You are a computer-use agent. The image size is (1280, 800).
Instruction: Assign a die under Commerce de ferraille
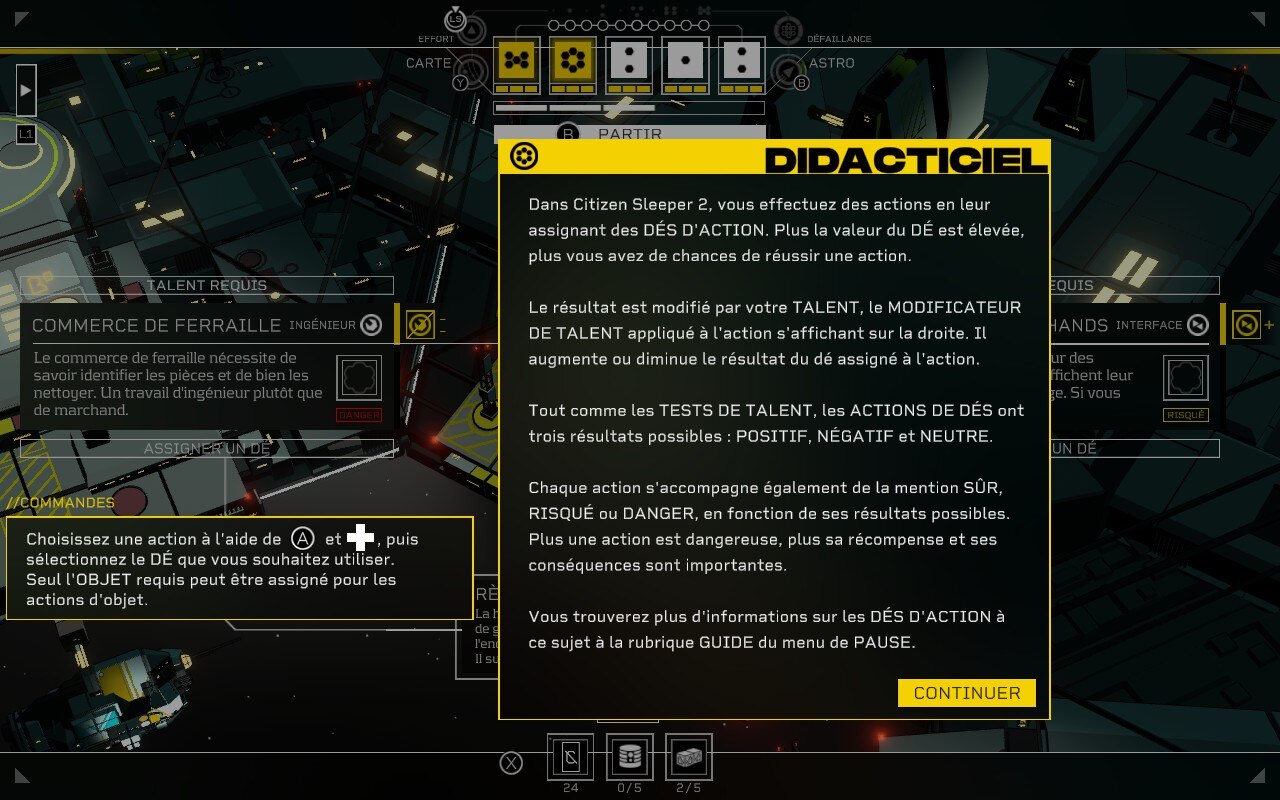207,448
